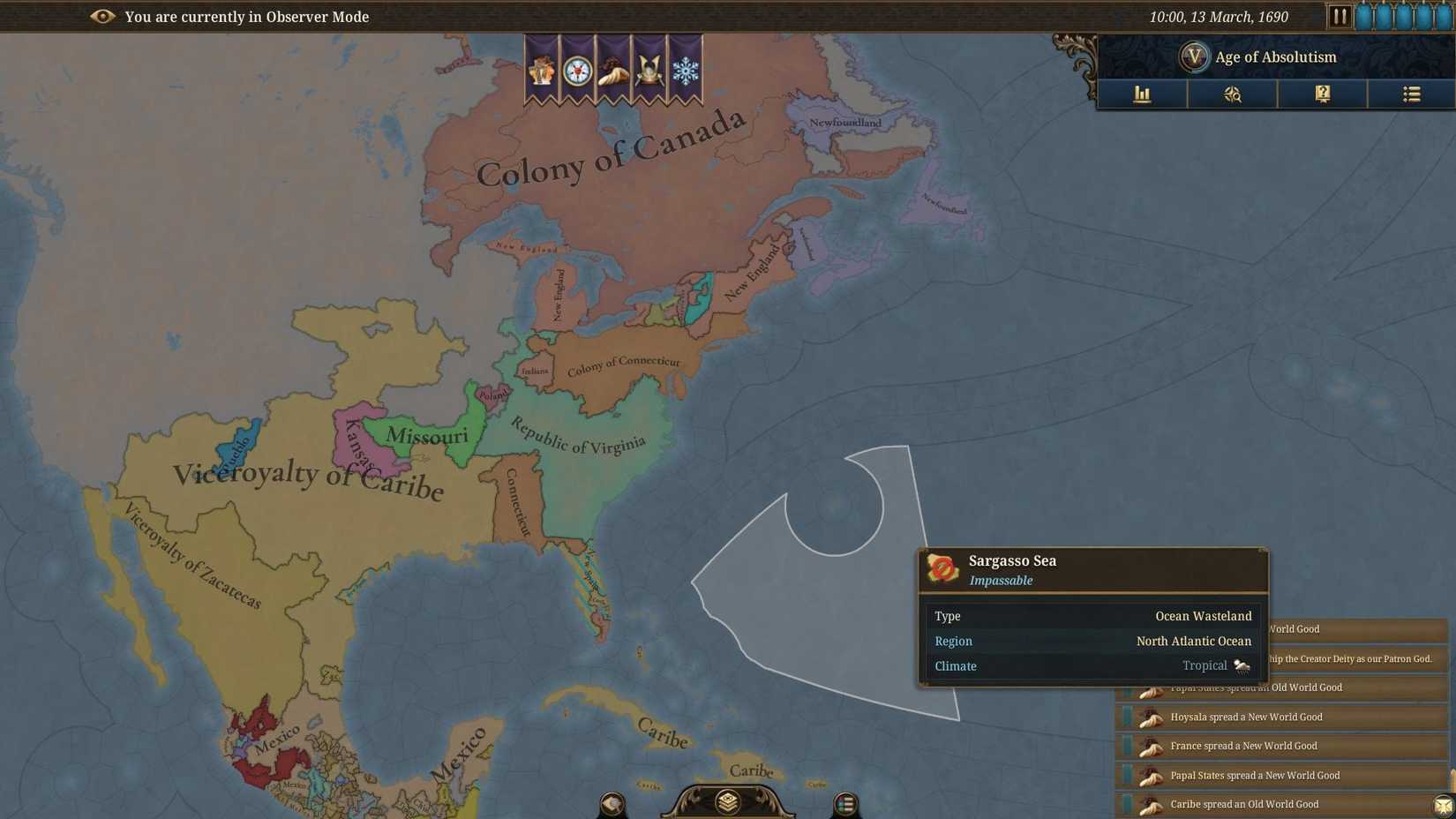Click the V medallion on Age of Absolutism

point(1195,56)
